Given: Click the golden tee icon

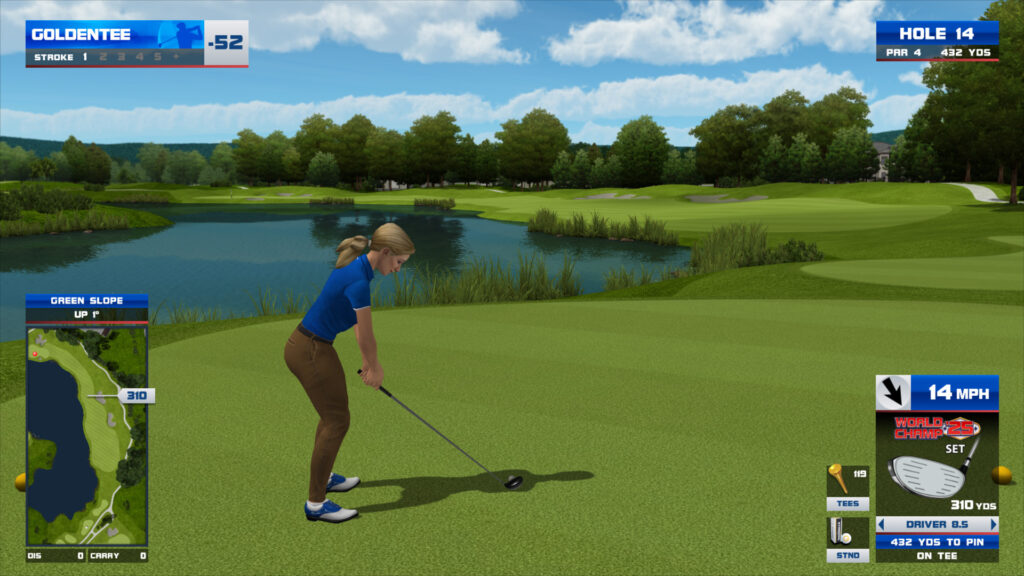Looking at the screenshot, I should pos(837,479).
